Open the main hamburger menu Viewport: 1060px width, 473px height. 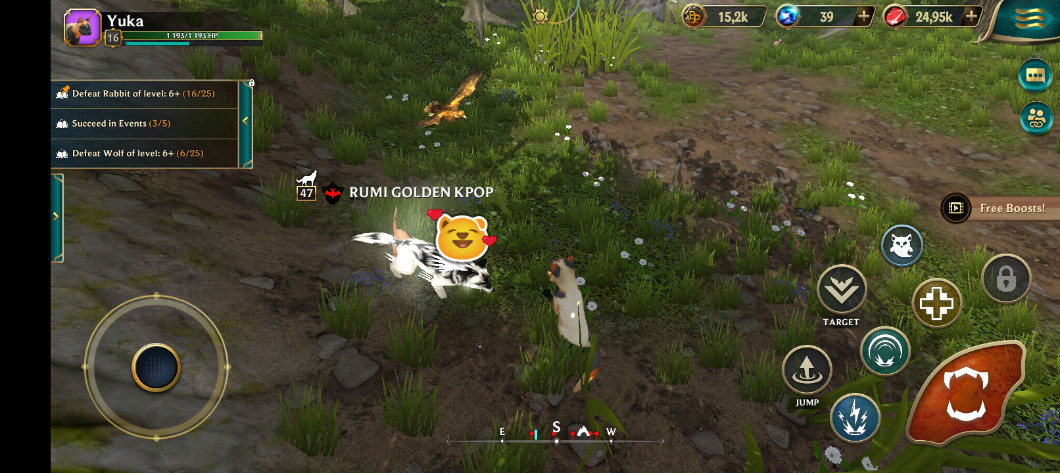[x=1030, y=17]
